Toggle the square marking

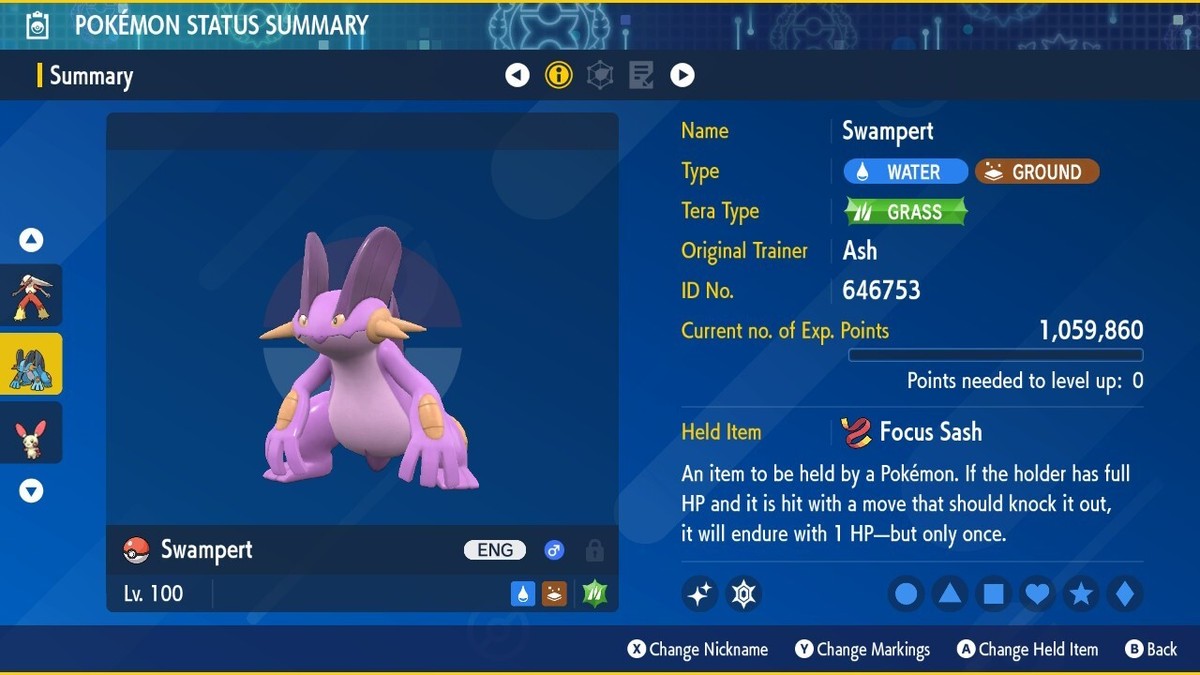click(x=994, y=594)
